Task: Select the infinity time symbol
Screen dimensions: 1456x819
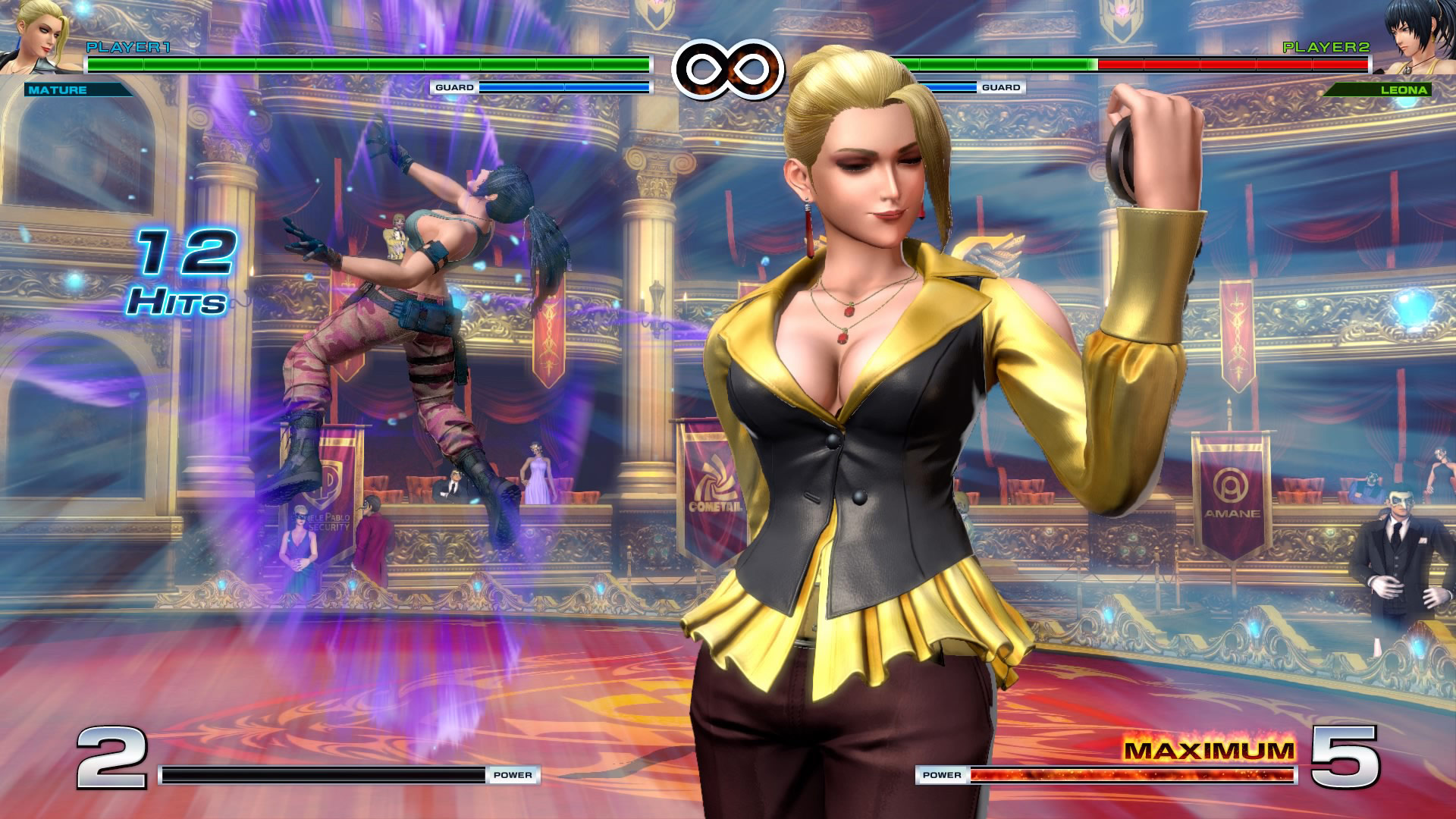Action: [728, 71]
